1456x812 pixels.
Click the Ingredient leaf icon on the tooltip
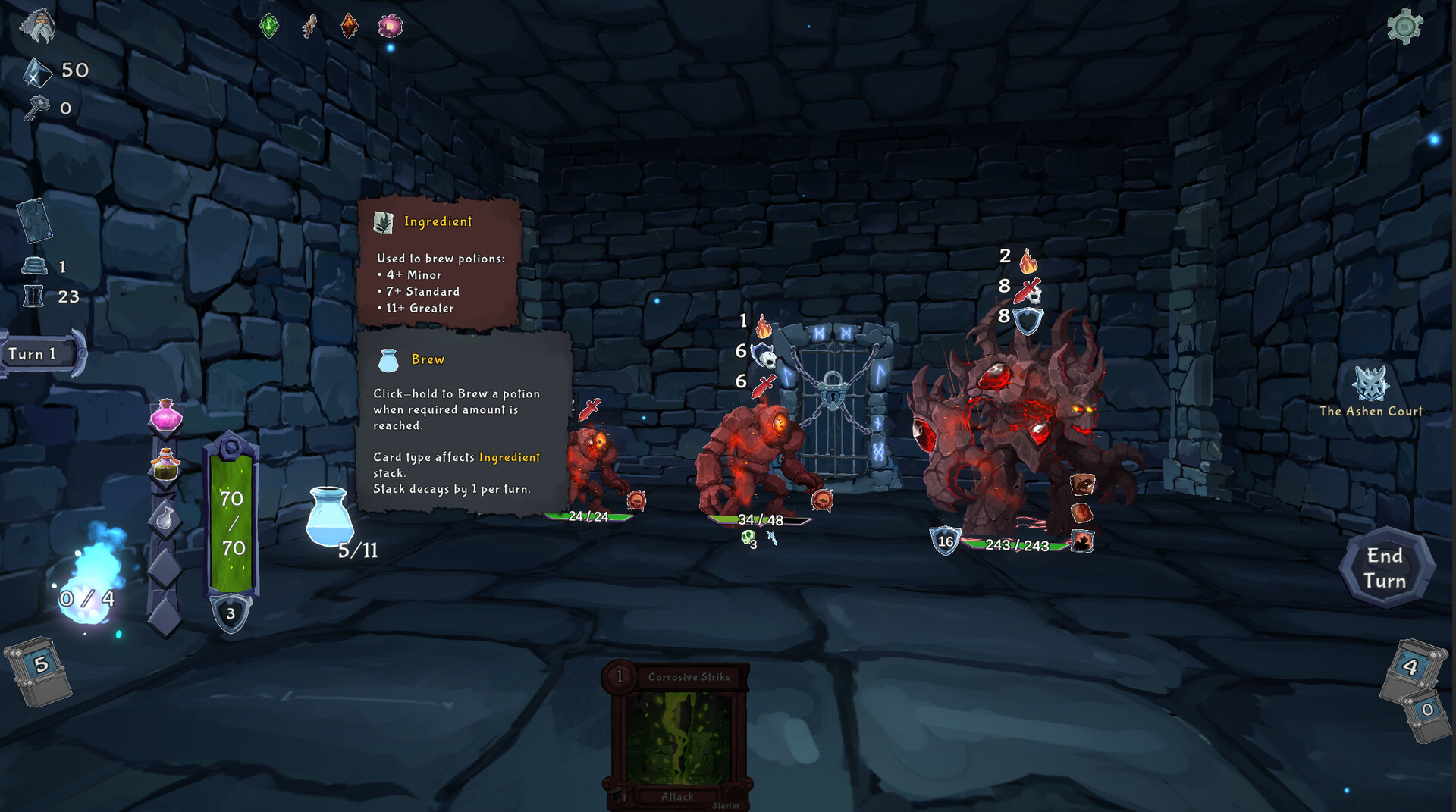(385, 221)
